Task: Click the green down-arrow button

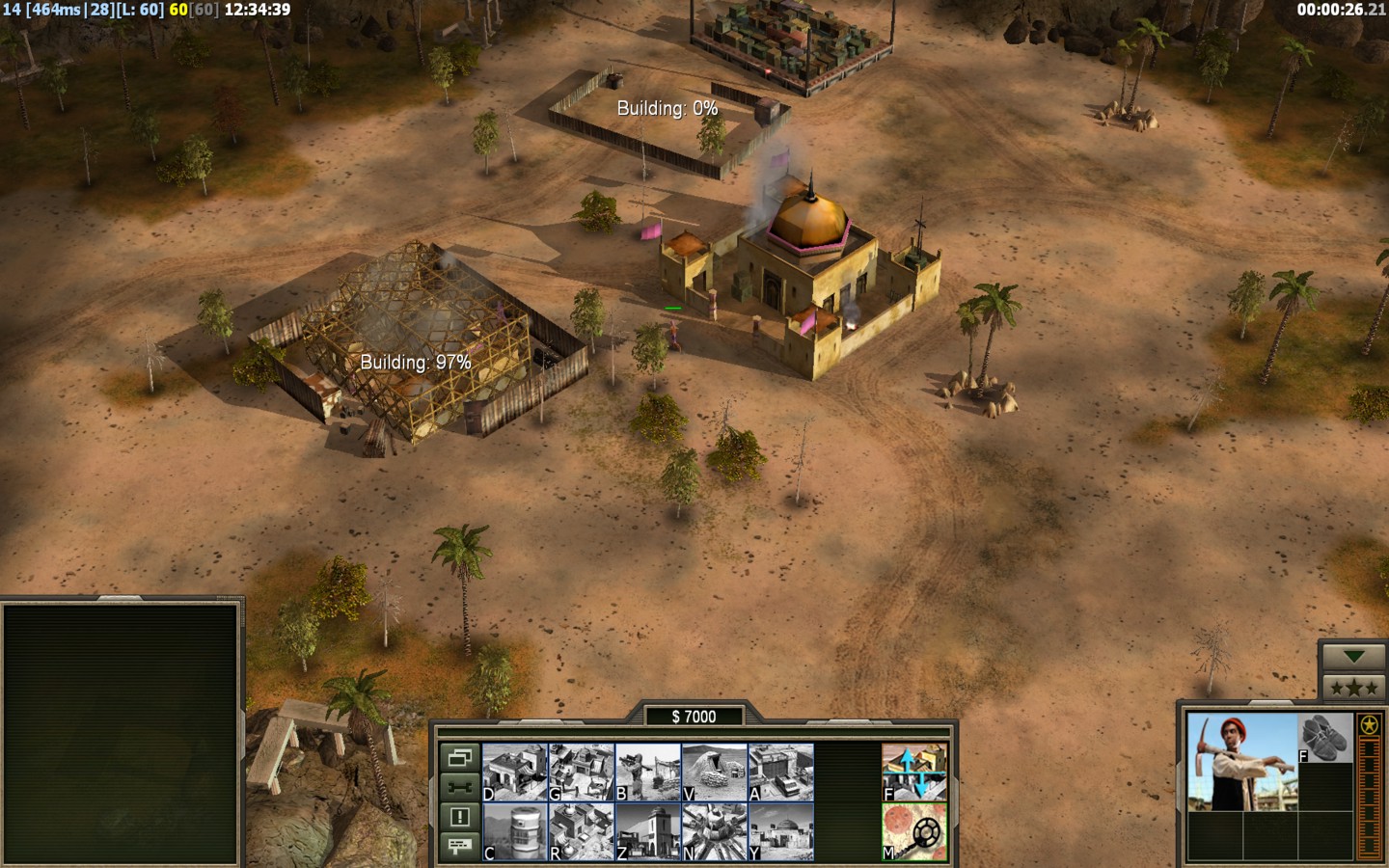Action: [x=1354, y=657]
